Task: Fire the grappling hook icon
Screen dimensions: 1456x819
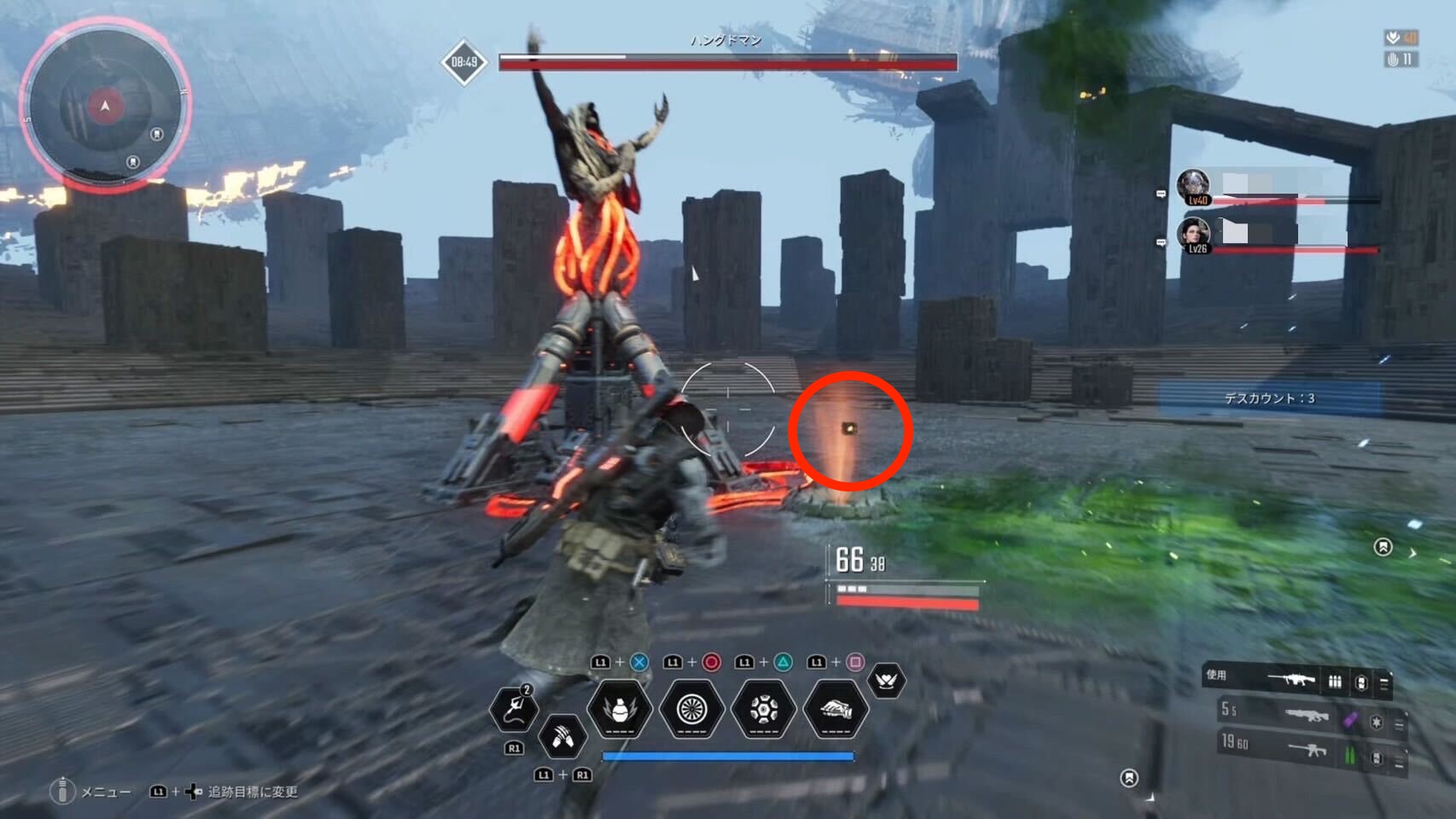Action: click(x=514, y=709)
